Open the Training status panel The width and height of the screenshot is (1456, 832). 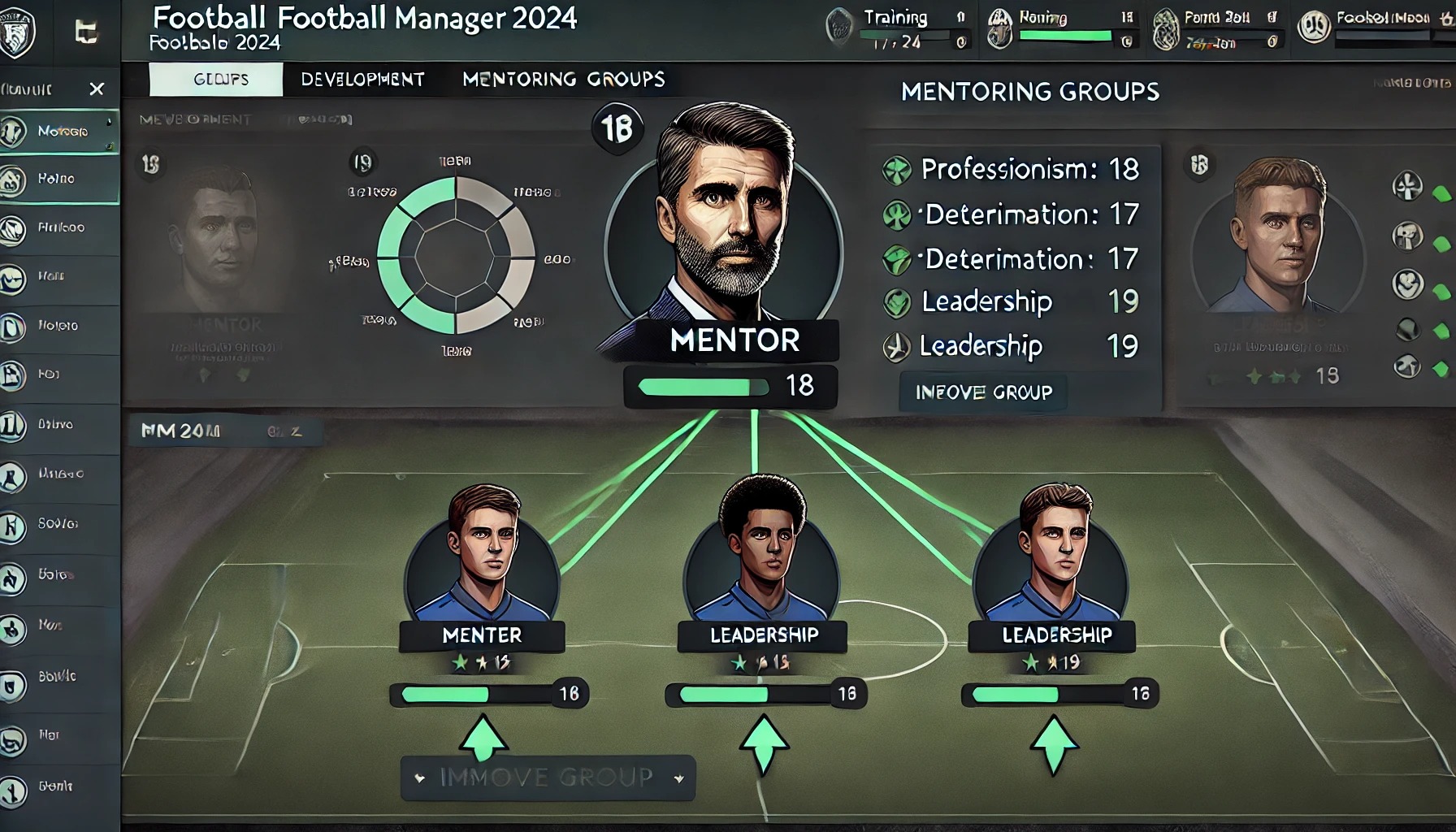click(x=898, y=28)
